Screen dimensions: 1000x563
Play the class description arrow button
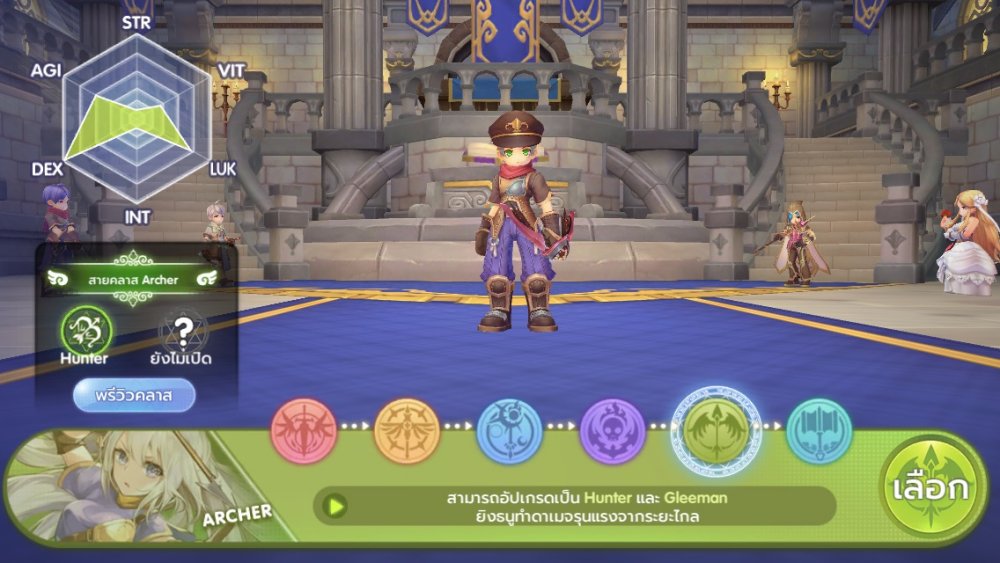point(337,507)
